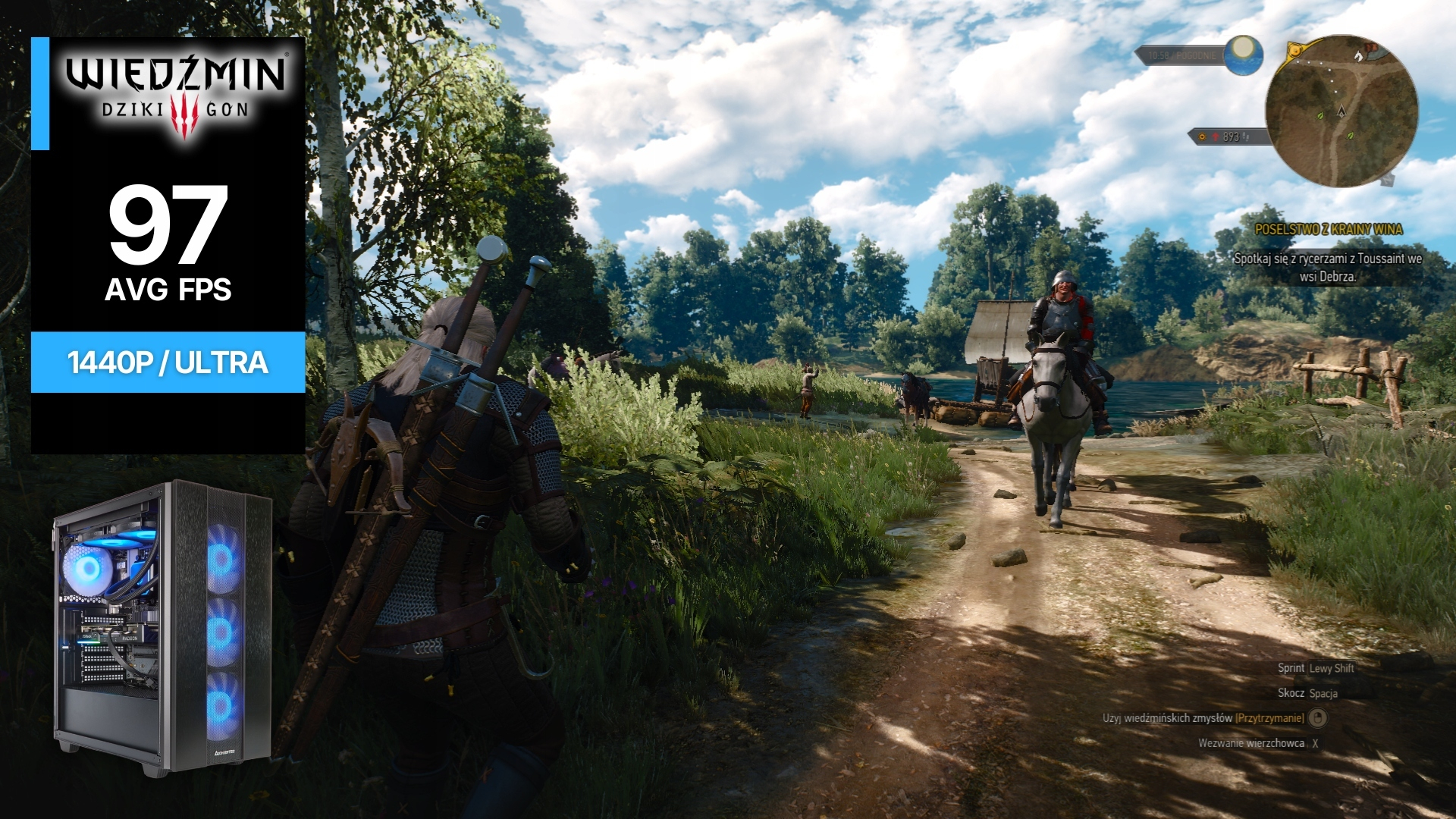Click the gaming PC case image
Viewport: 1456px width, 819px height.
(x=162, y=626)
